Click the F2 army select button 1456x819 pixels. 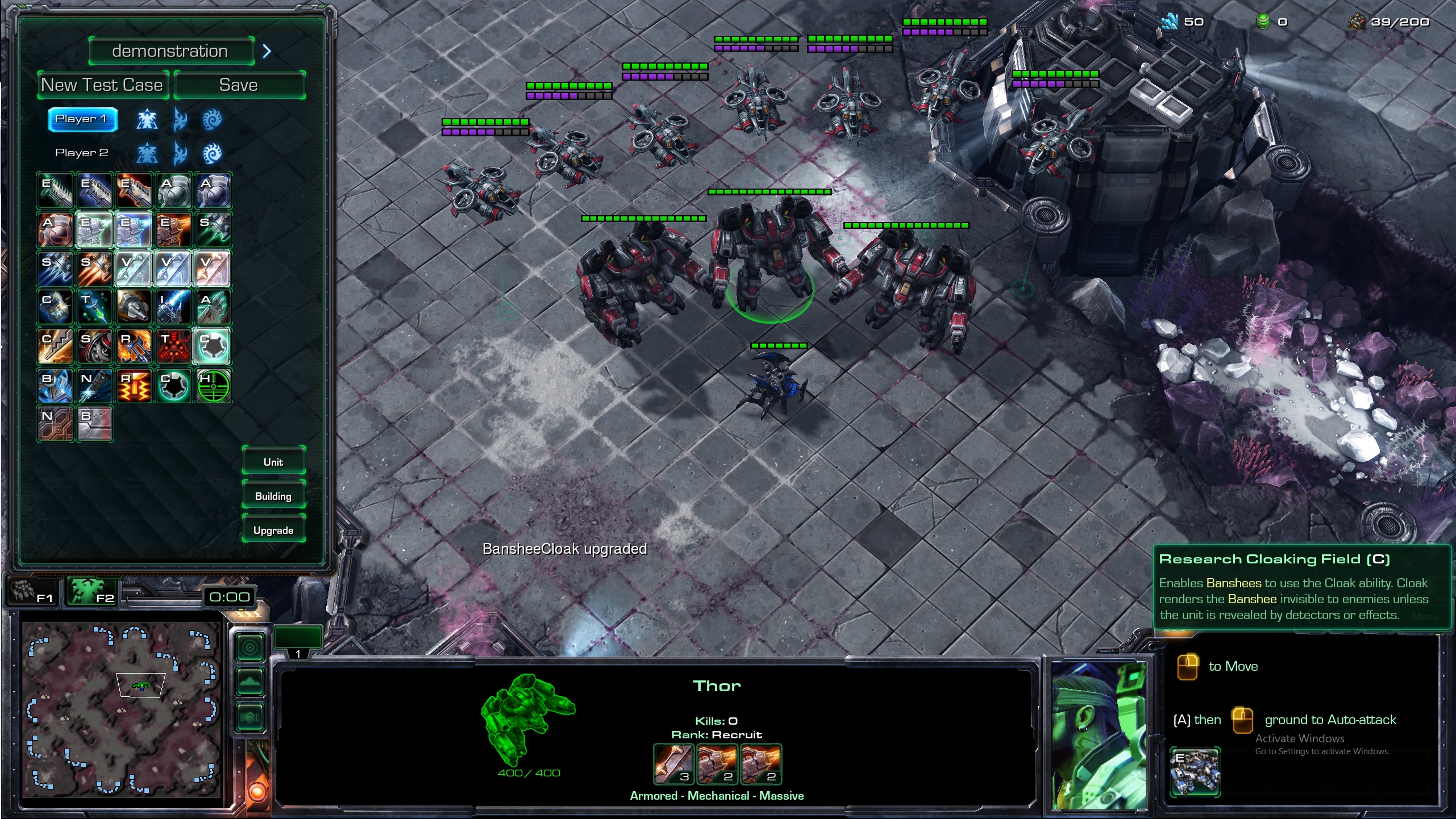[x=93, y=592]
